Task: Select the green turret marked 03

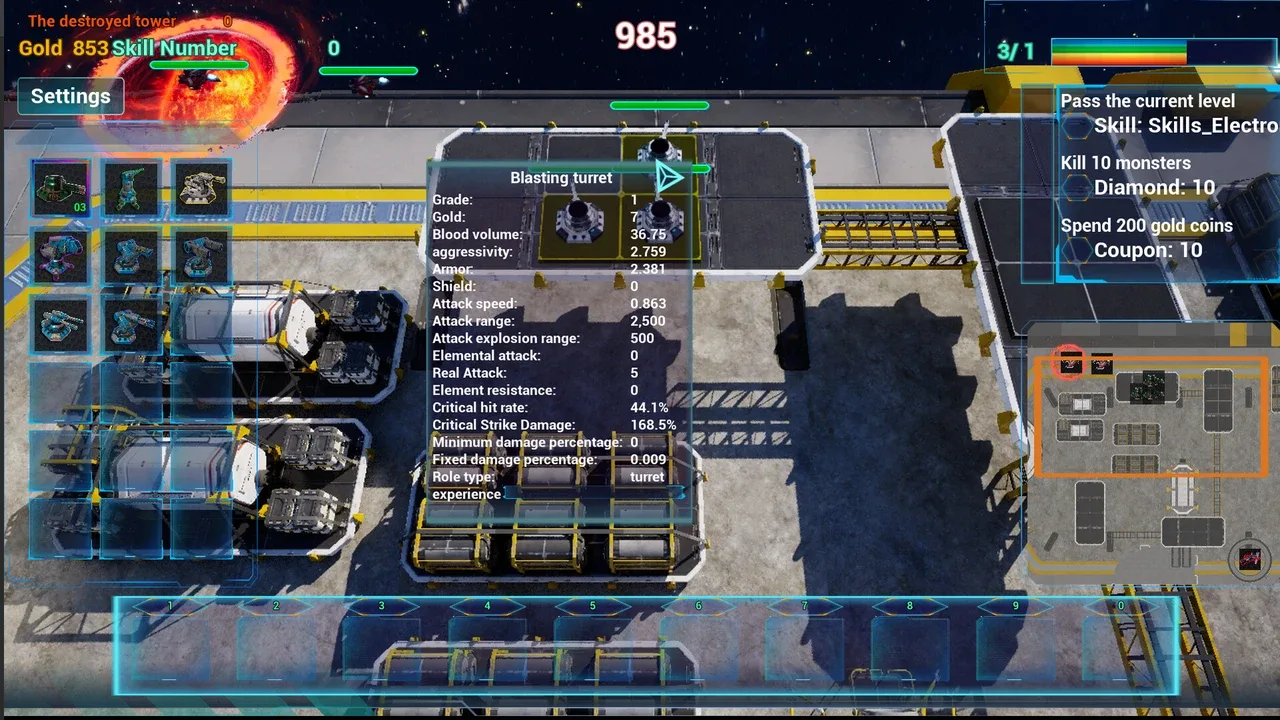Action: click(x=61, y=188)
